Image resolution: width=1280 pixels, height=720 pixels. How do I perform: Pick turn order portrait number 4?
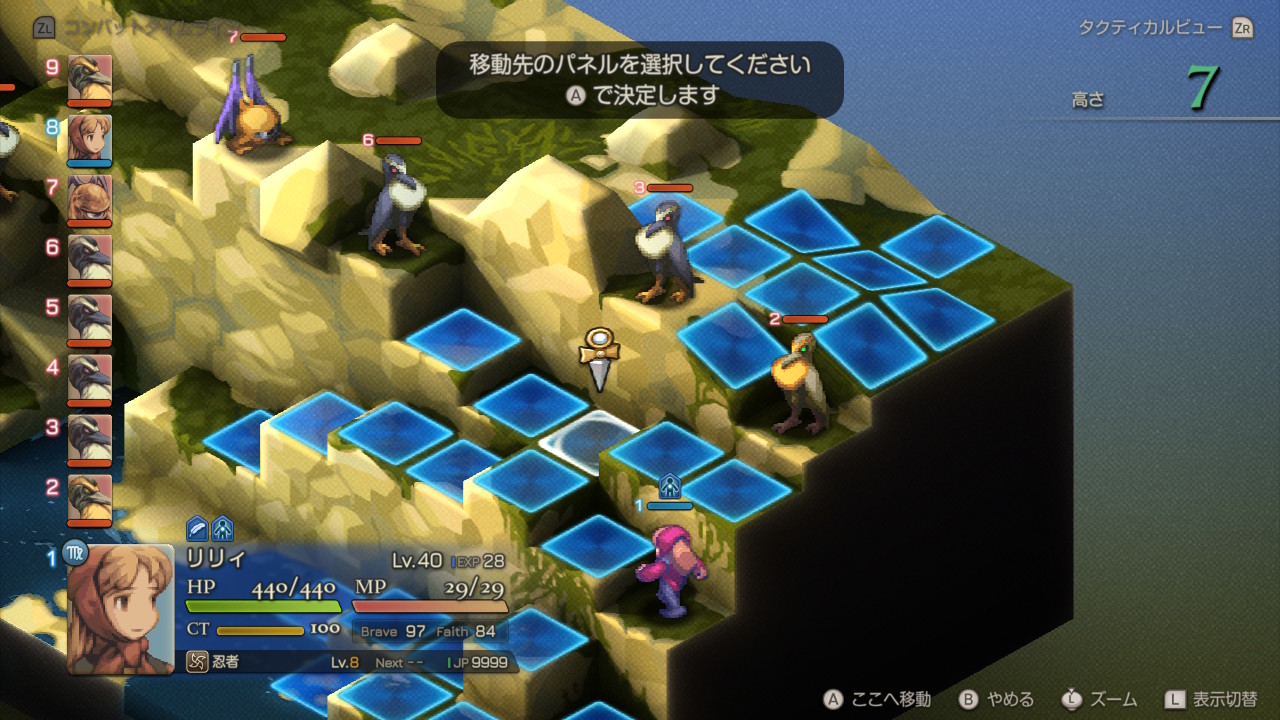tap(90, 379)
